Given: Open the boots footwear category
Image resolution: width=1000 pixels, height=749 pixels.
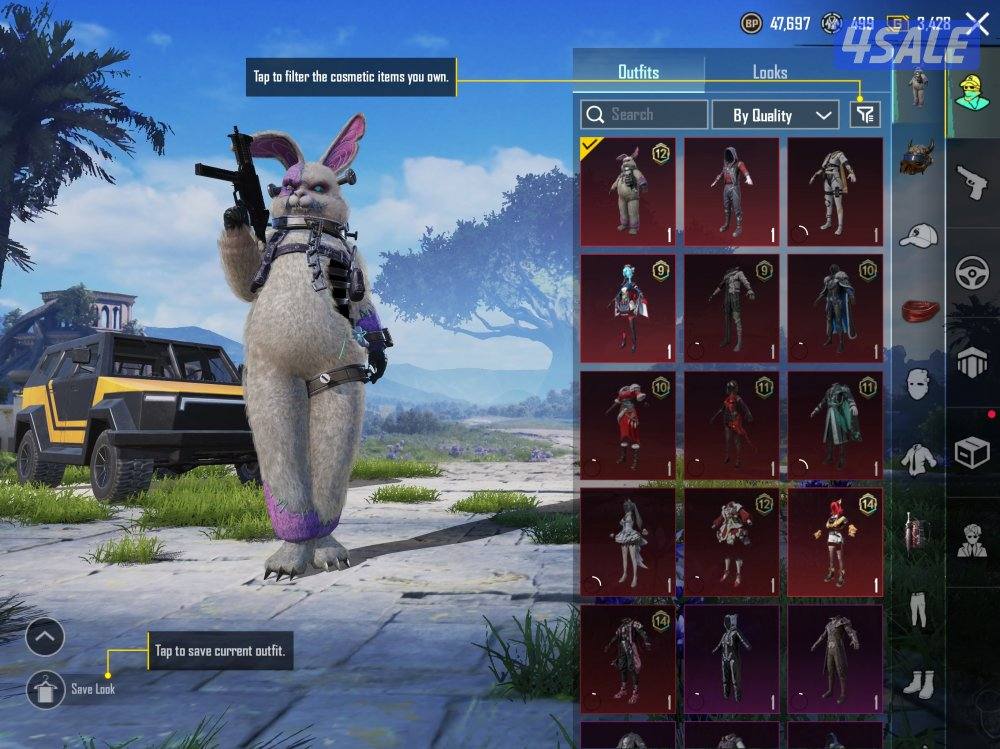Looking at the screenshot, I should 917,684.
